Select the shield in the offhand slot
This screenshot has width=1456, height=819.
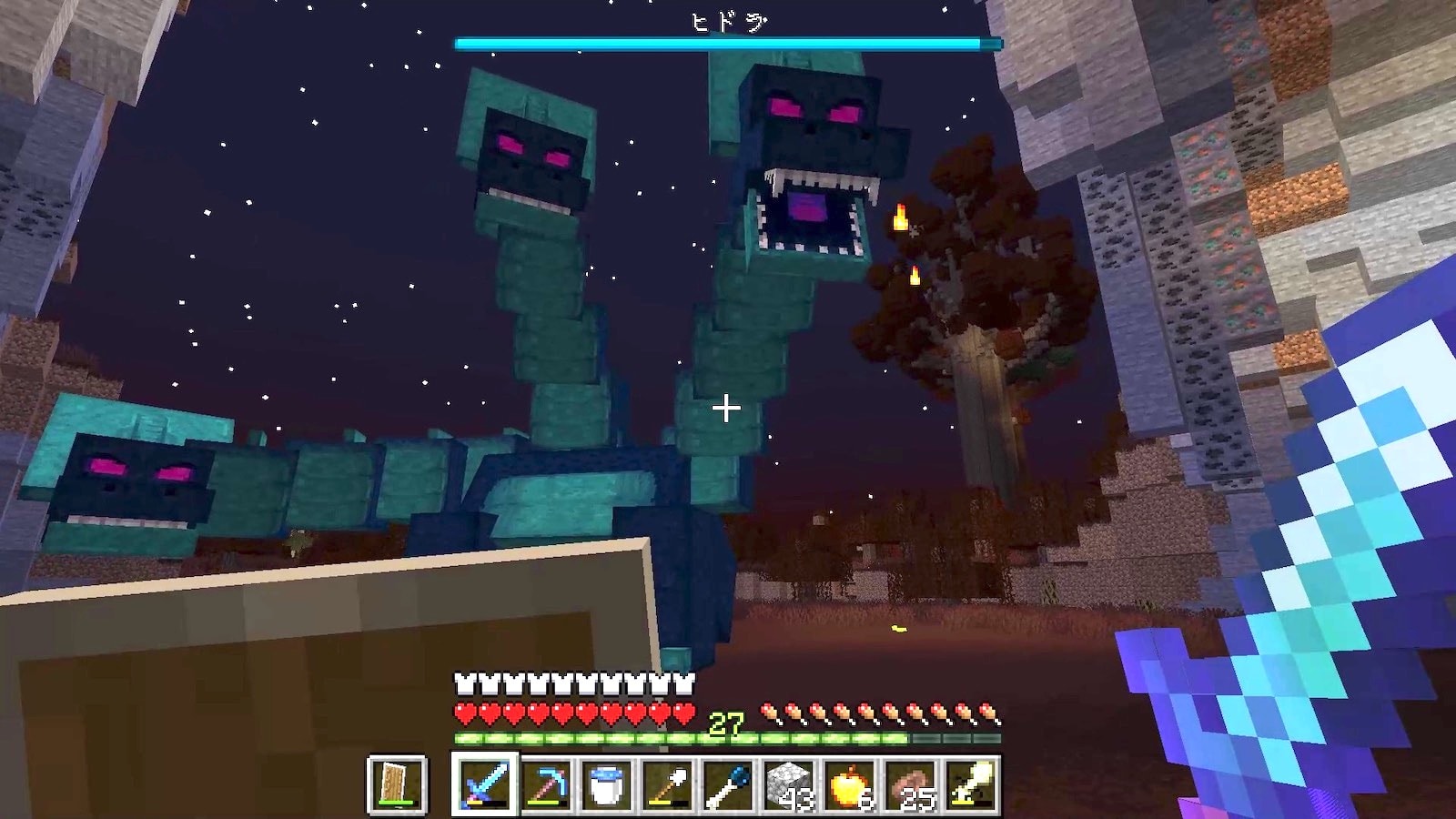[397, 784]
